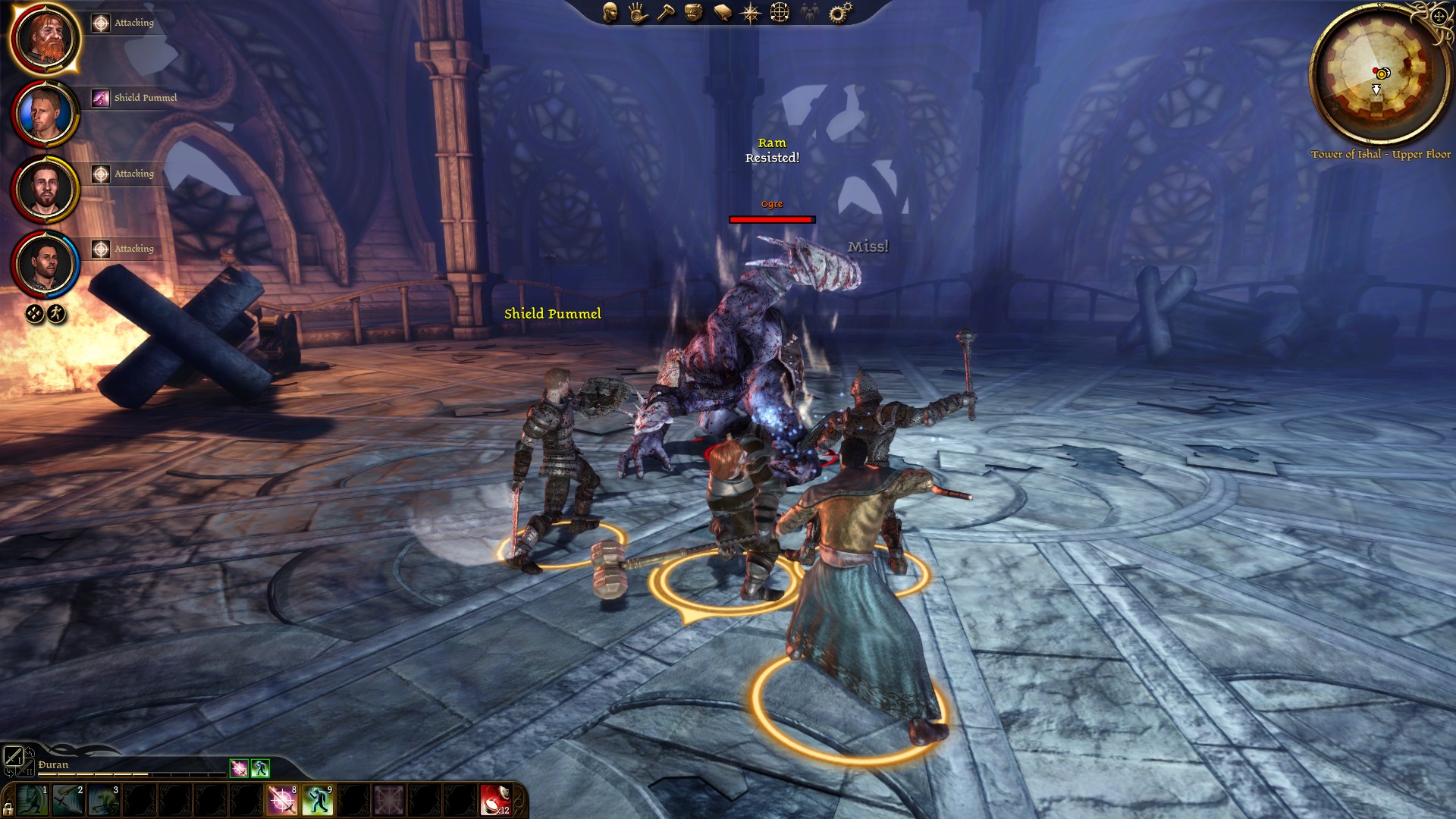
Task: Activate the slot 9 green walking figure ability
Action: coord(318,800)
